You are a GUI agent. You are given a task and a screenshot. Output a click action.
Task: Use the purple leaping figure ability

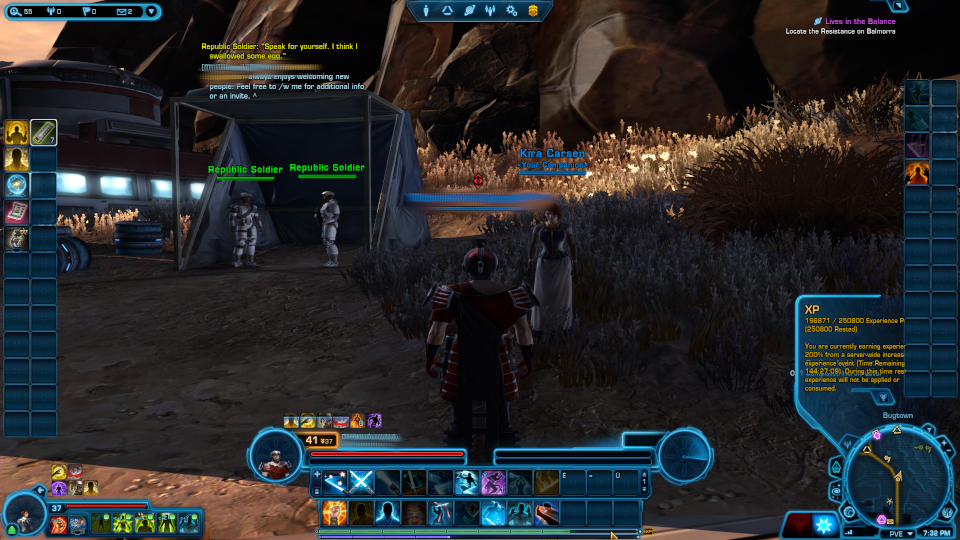492,482
